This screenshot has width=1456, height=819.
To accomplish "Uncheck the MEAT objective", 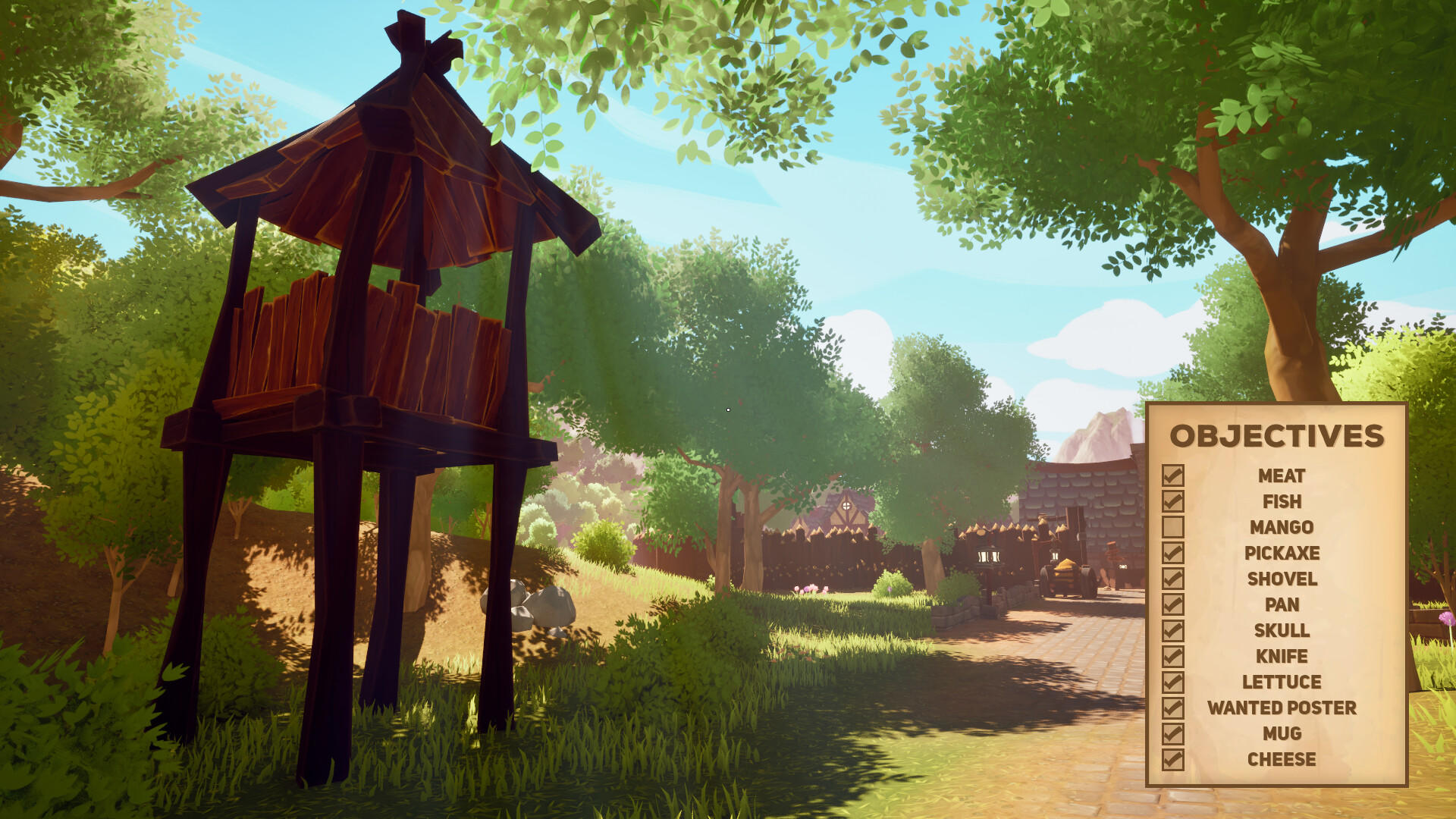I will click(x=1174, y=476).
